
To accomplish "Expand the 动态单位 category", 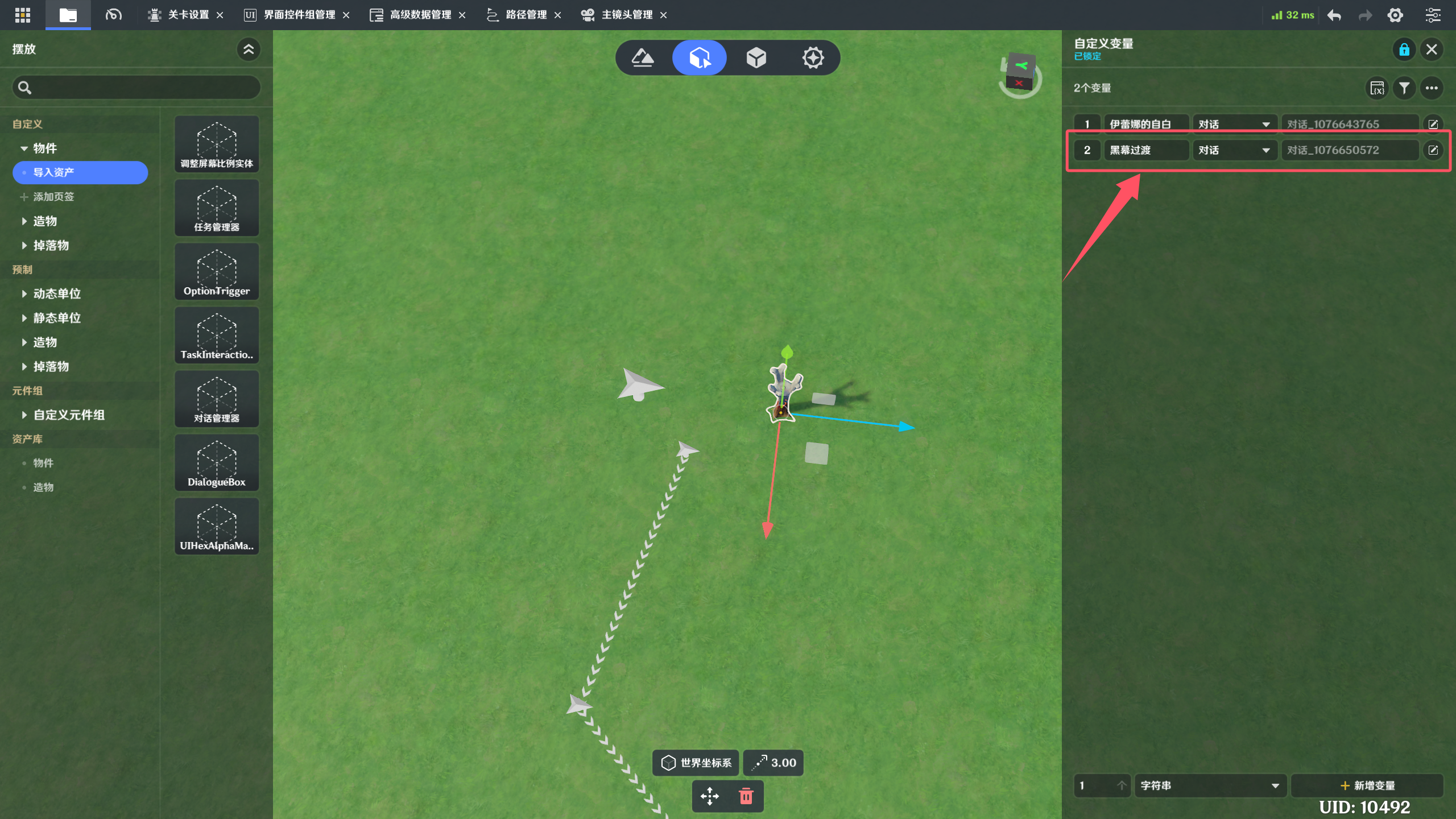I will click(x=56, y=293).
